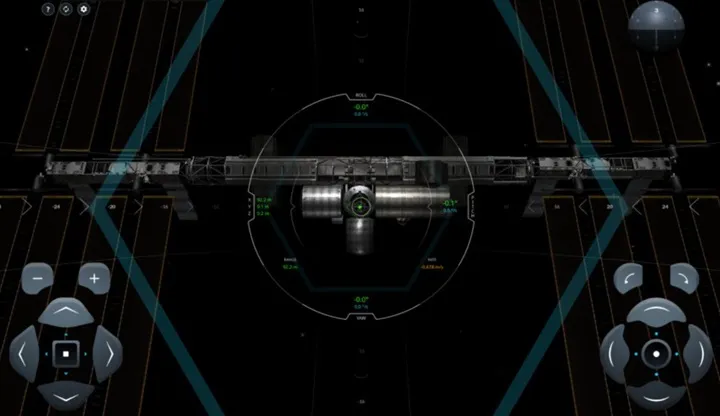
Task: Pitch up with the top rotation button
Action: [656, 314]
